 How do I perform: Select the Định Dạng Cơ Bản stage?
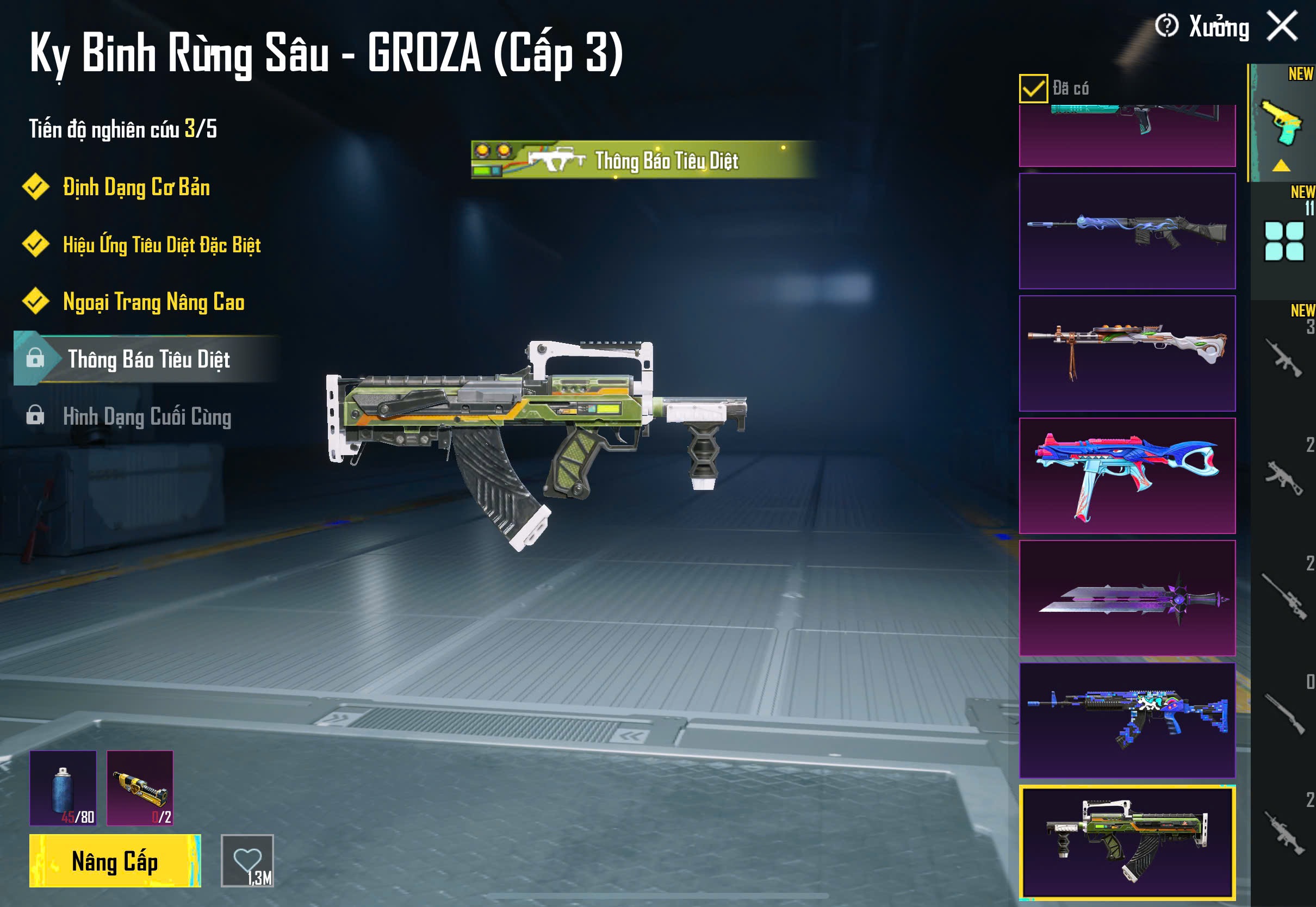pos(136,188)
